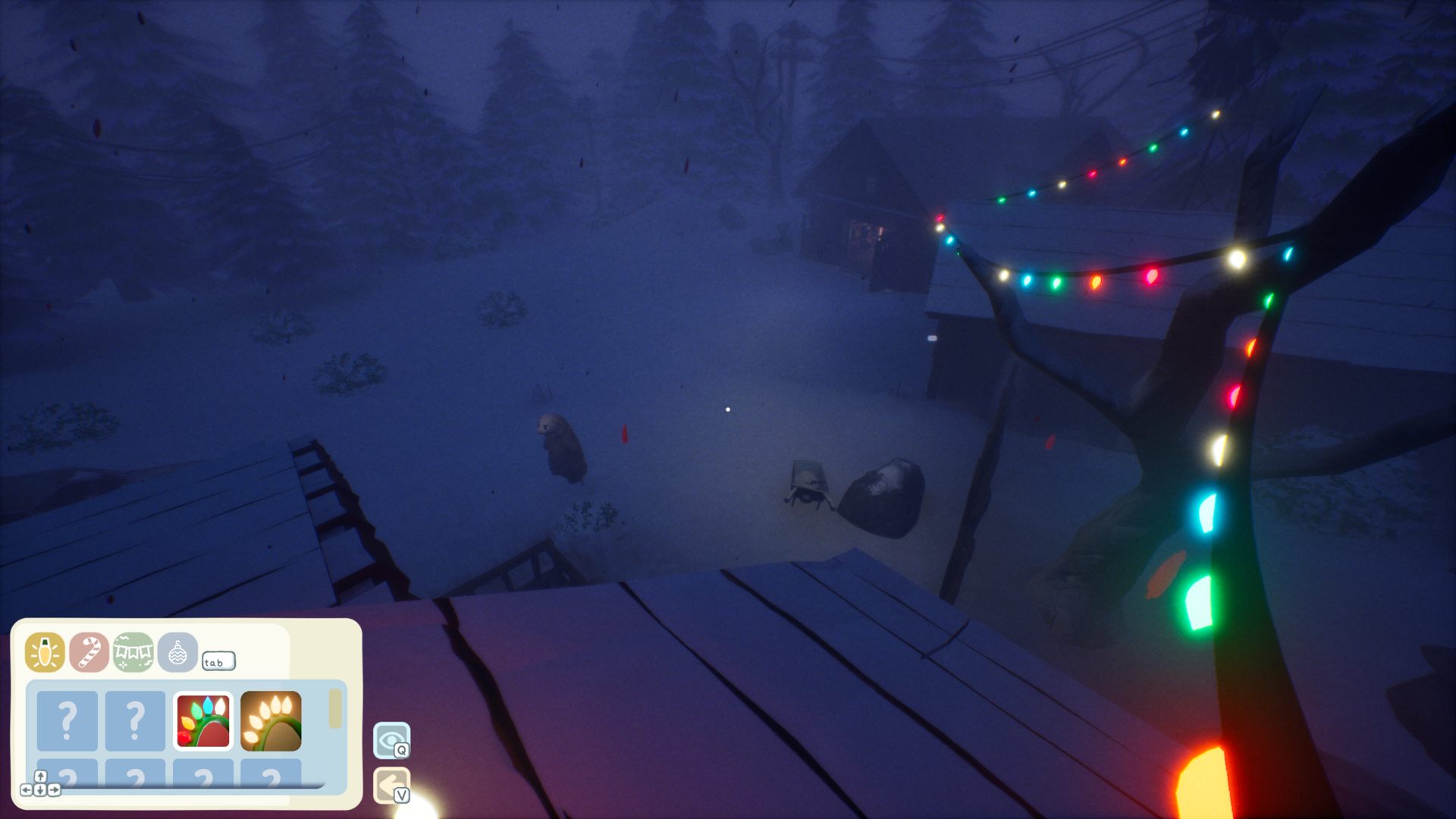1456x819 pixels.
Task: Switch to the ornament bauble category tab
Action: pyautogui.click(x=177, y=652)
